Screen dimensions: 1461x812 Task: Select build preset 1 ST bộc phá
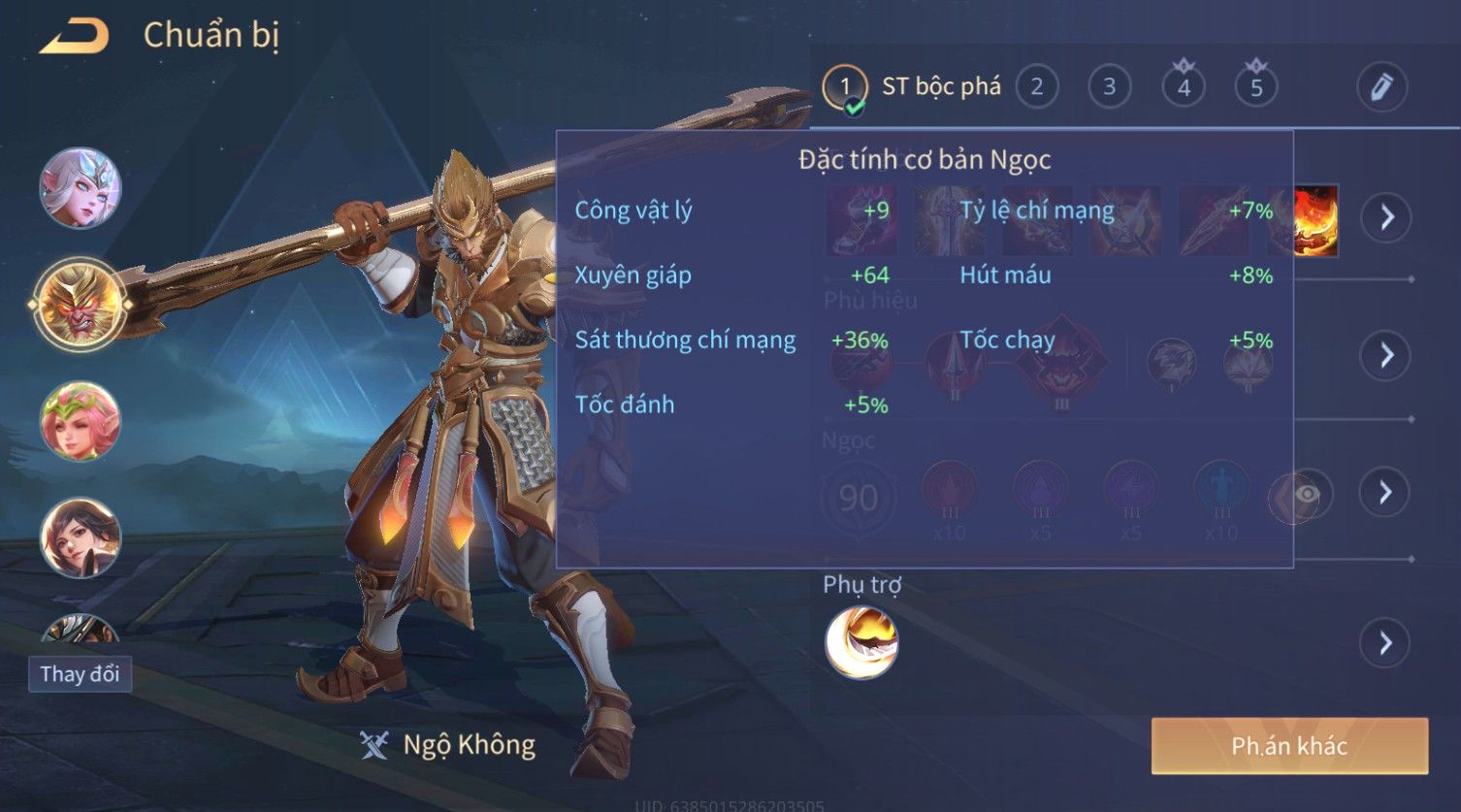click(x=845, y=87)
